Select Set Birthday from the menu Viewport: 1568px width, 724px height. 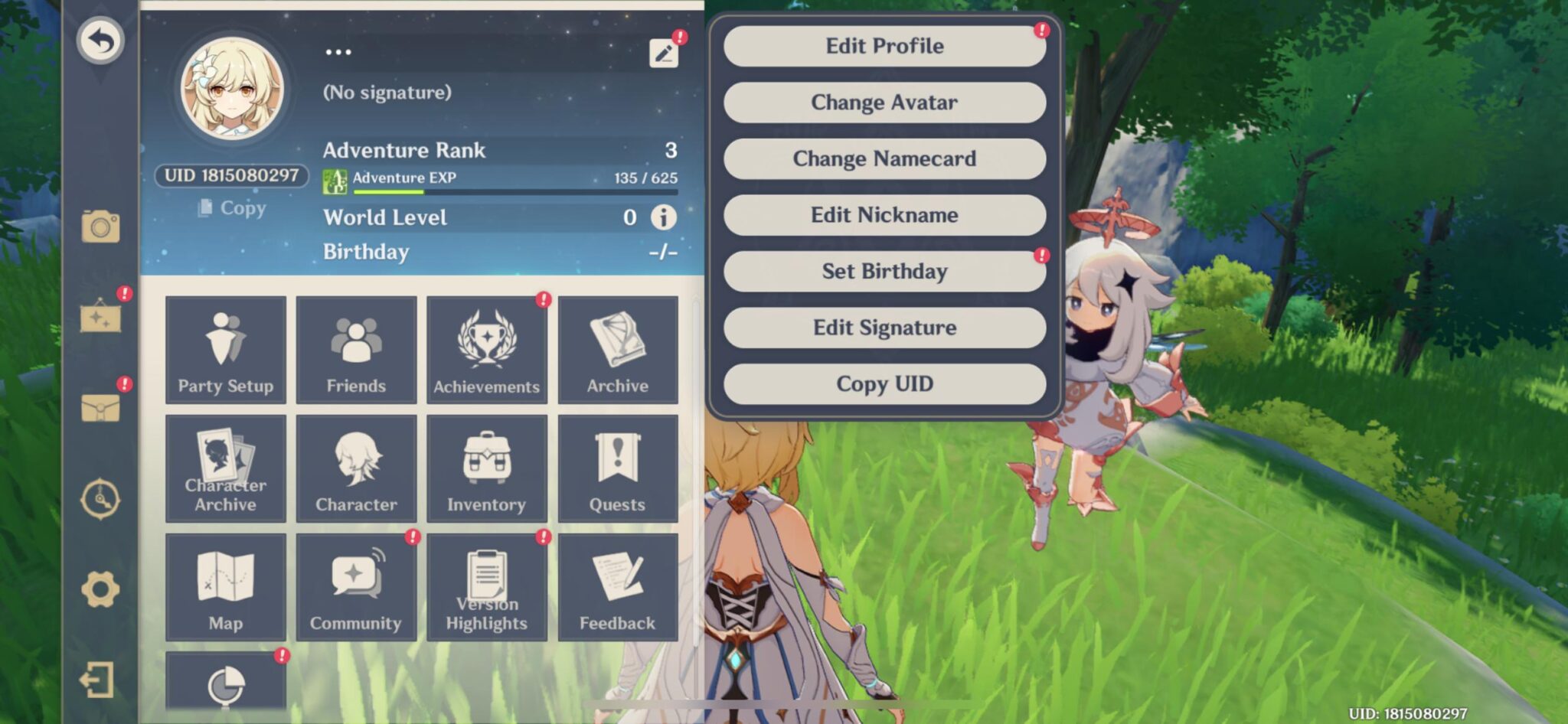click(x=884, y=272)
